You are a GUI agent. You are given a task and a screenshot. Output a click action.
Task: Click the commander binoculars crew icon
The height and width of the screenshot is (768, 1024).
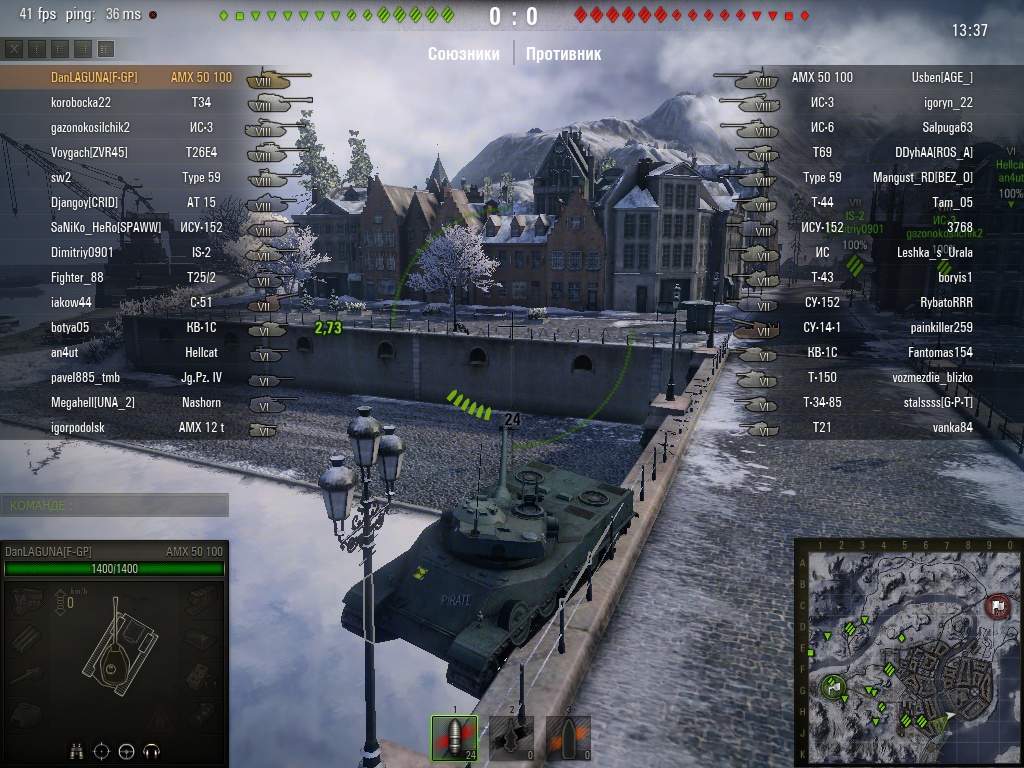coord(76,750)
